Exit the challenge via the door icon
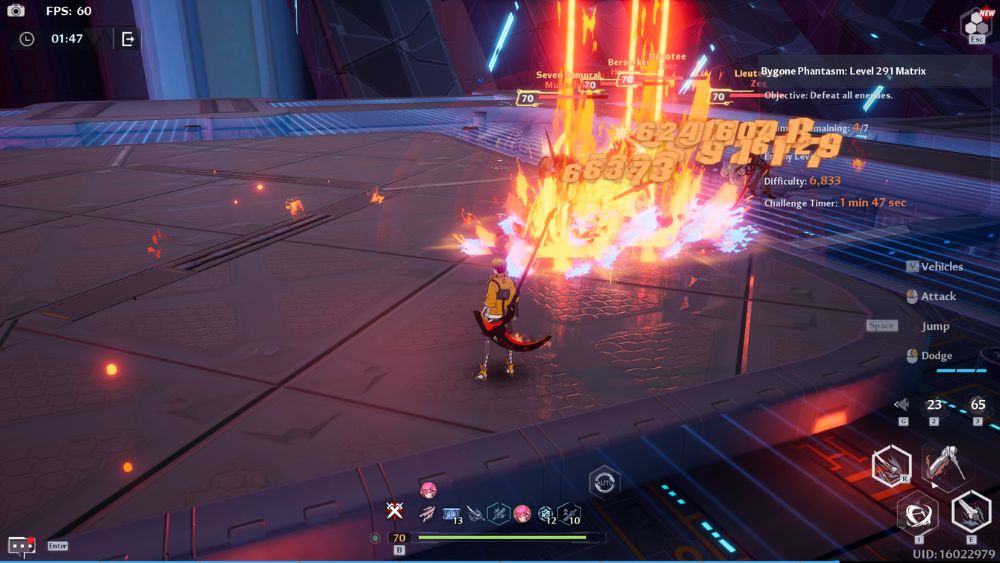1000x563 pixels. tap(128, 39)
